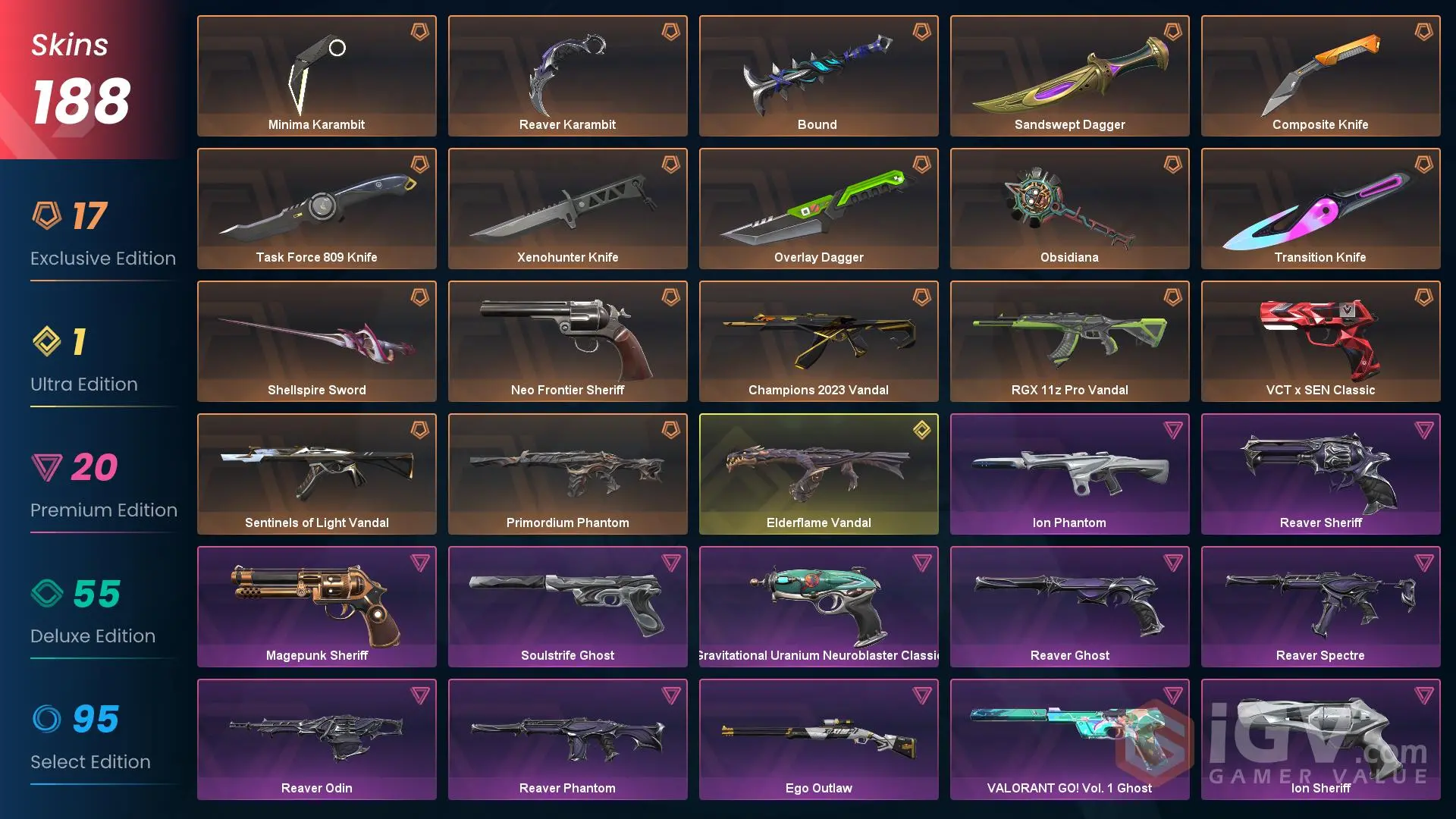Pick the Soulstrife Ghost skin

pyautogui.click(x=567, y=607)
